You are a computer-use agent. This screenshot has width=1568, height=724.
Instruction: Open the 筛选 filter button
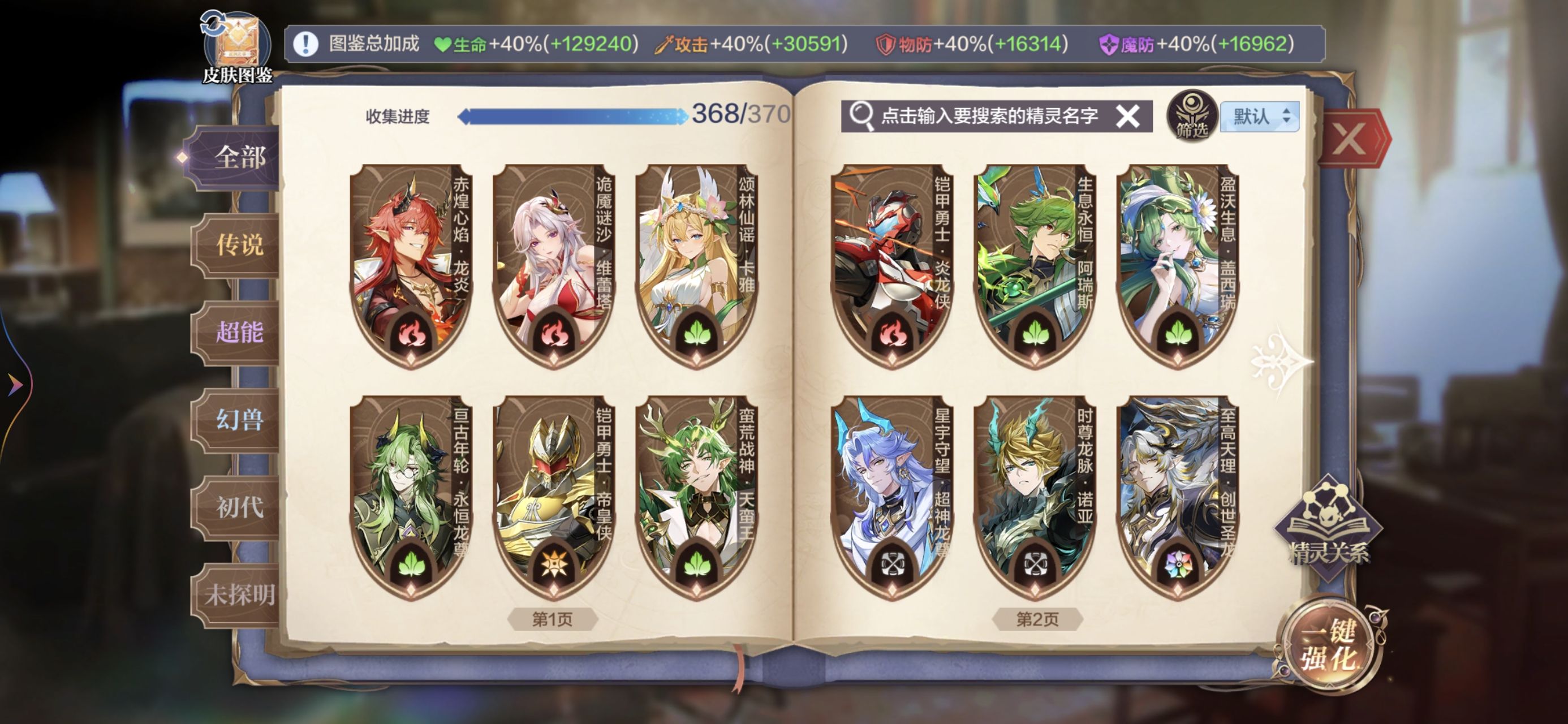pos(1191,117)
